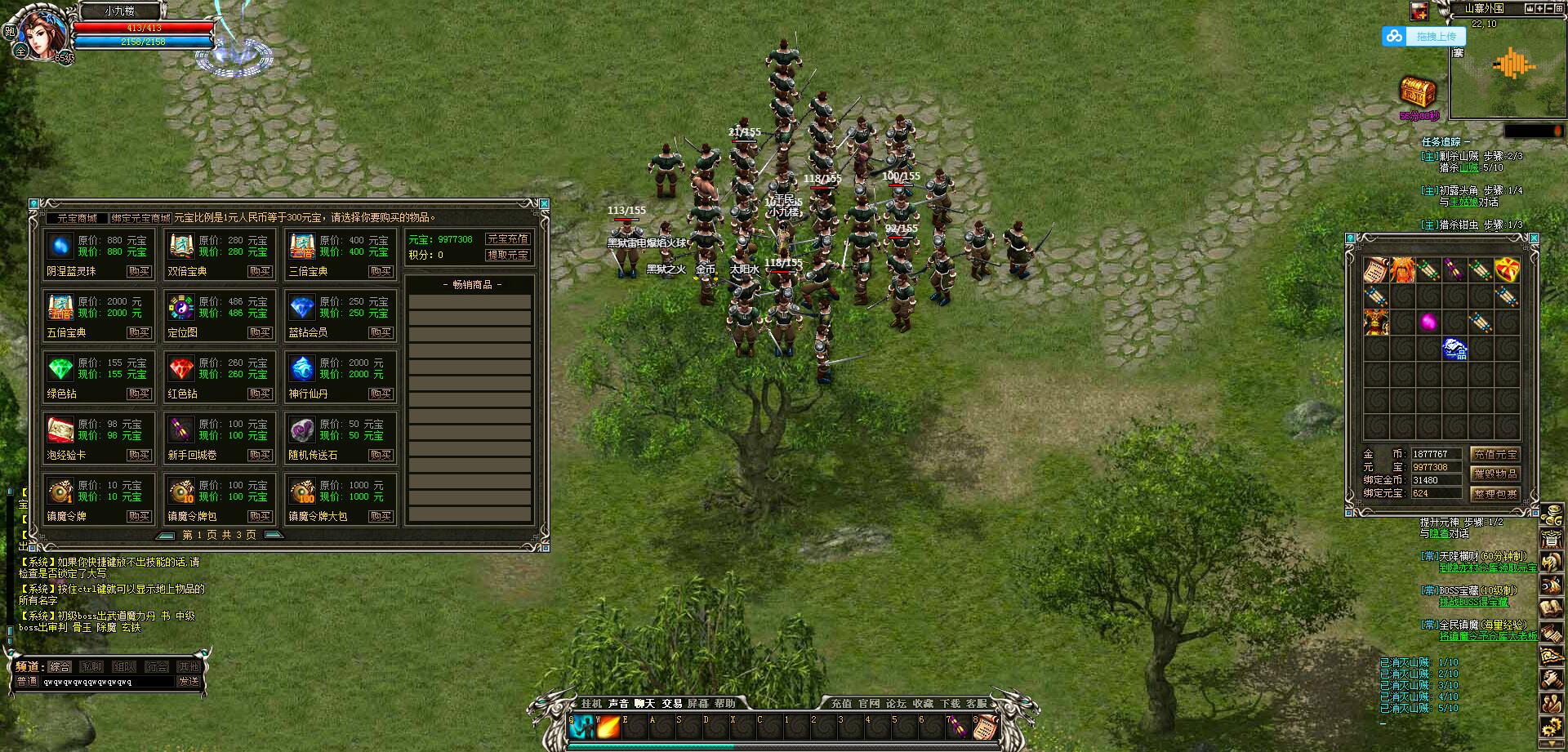Viewport: 1568px width, 752px height.
Task: Purchase the 绿色钻 green diamond
Action: pos(139,394)
